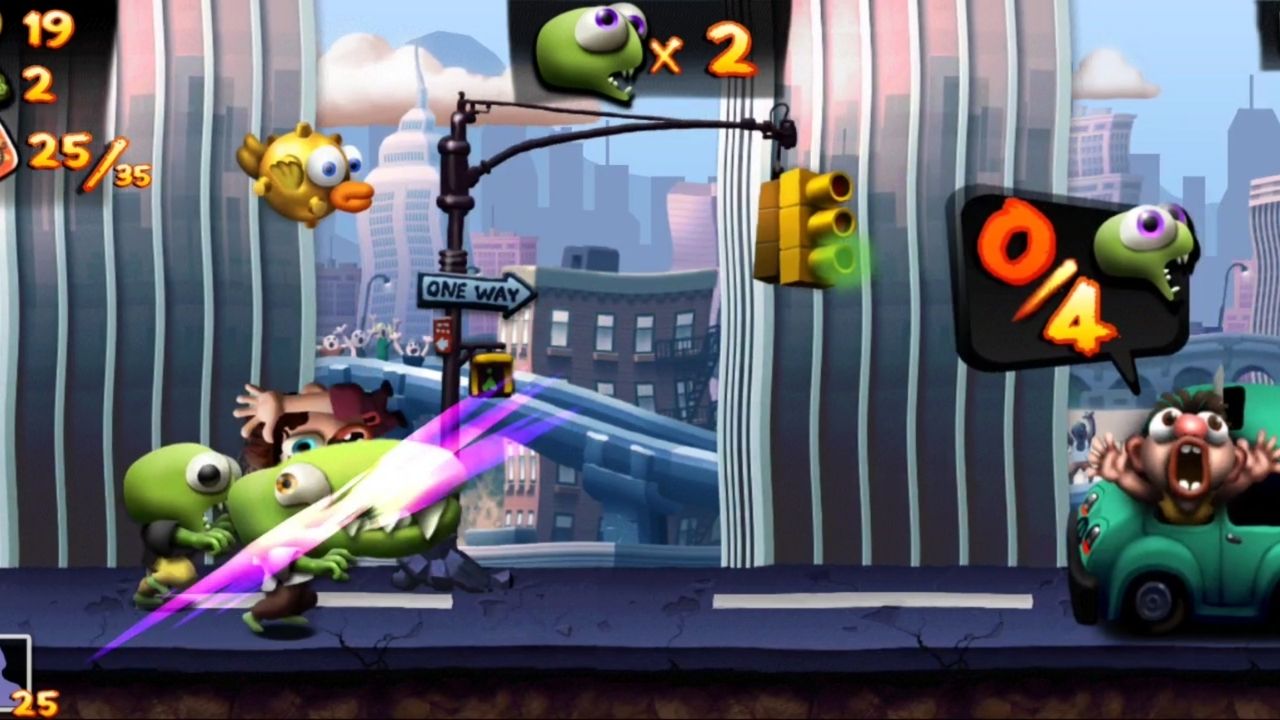The width and height of the screenshot is (1280, 720).
Task: Click the downward arrow below the street sign
Action: pyautogui.click(x=443, y=345)
